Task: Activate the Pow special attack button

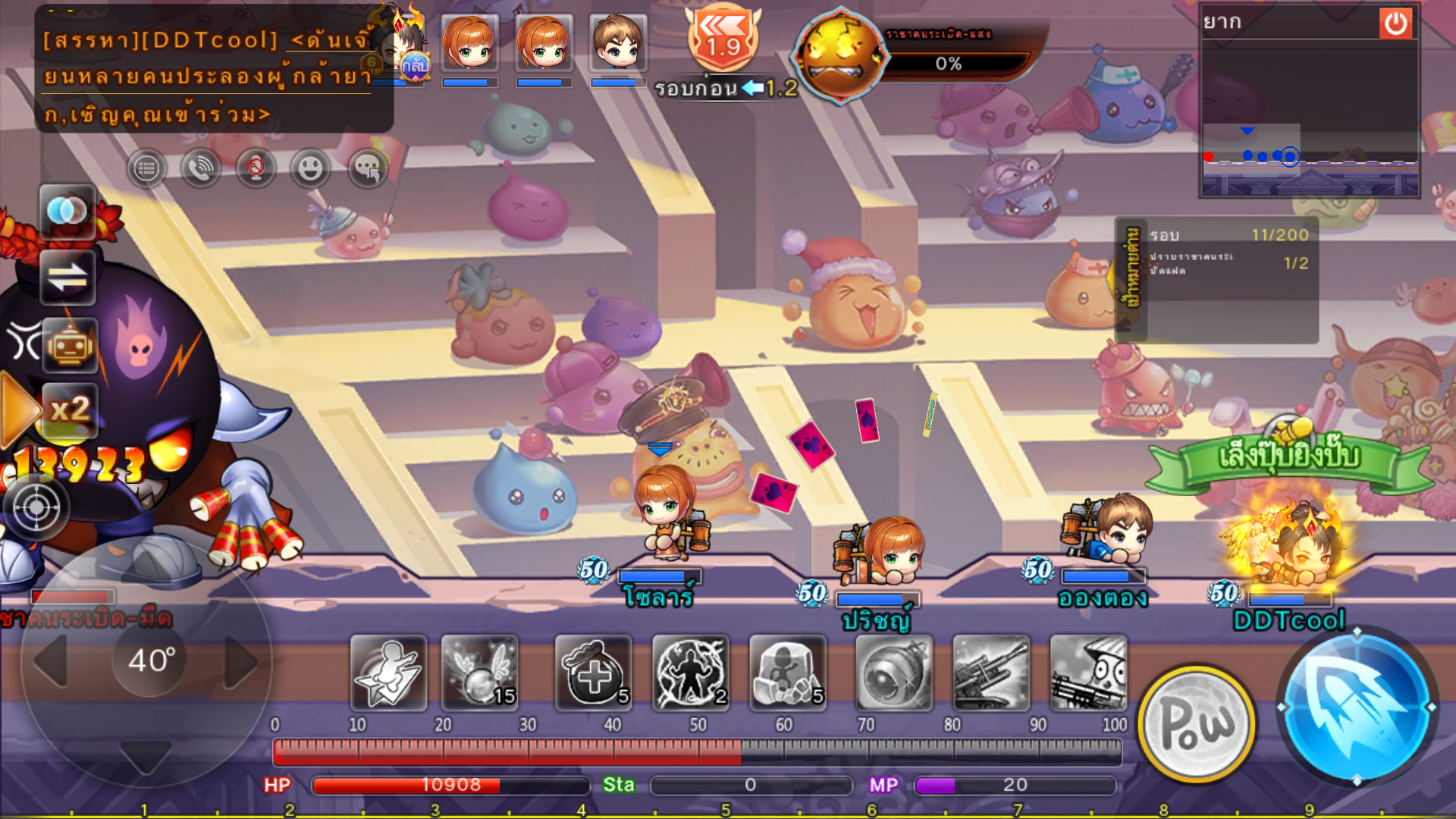Action: tap(1197, 724)
